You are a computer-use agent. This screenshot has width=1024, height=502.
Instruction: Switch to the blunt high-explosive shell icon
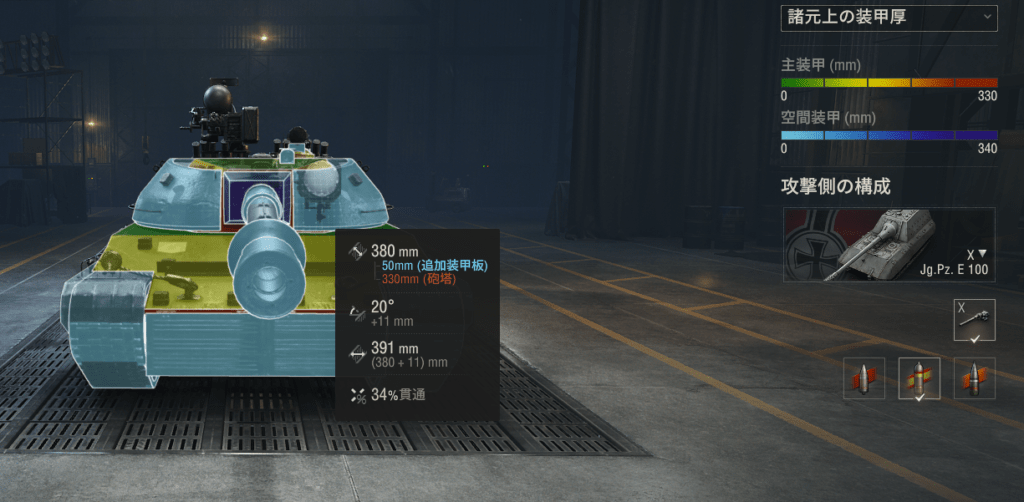(974, 378)
